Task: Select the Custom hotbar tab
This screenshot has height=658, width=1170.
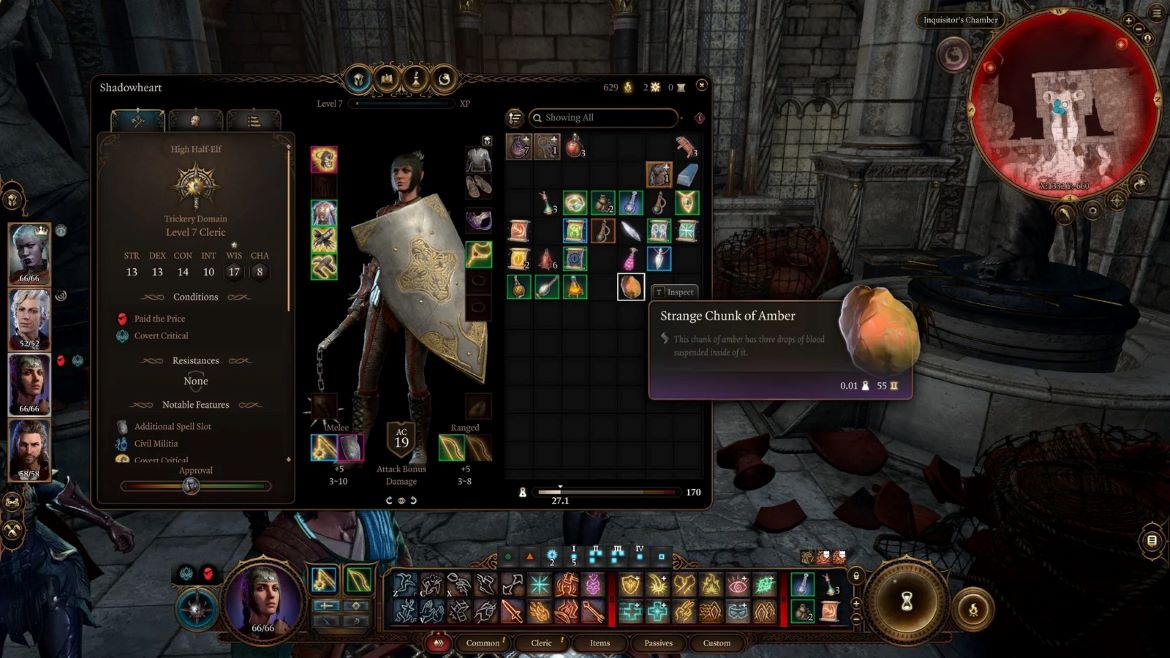Action: point(717,643)
